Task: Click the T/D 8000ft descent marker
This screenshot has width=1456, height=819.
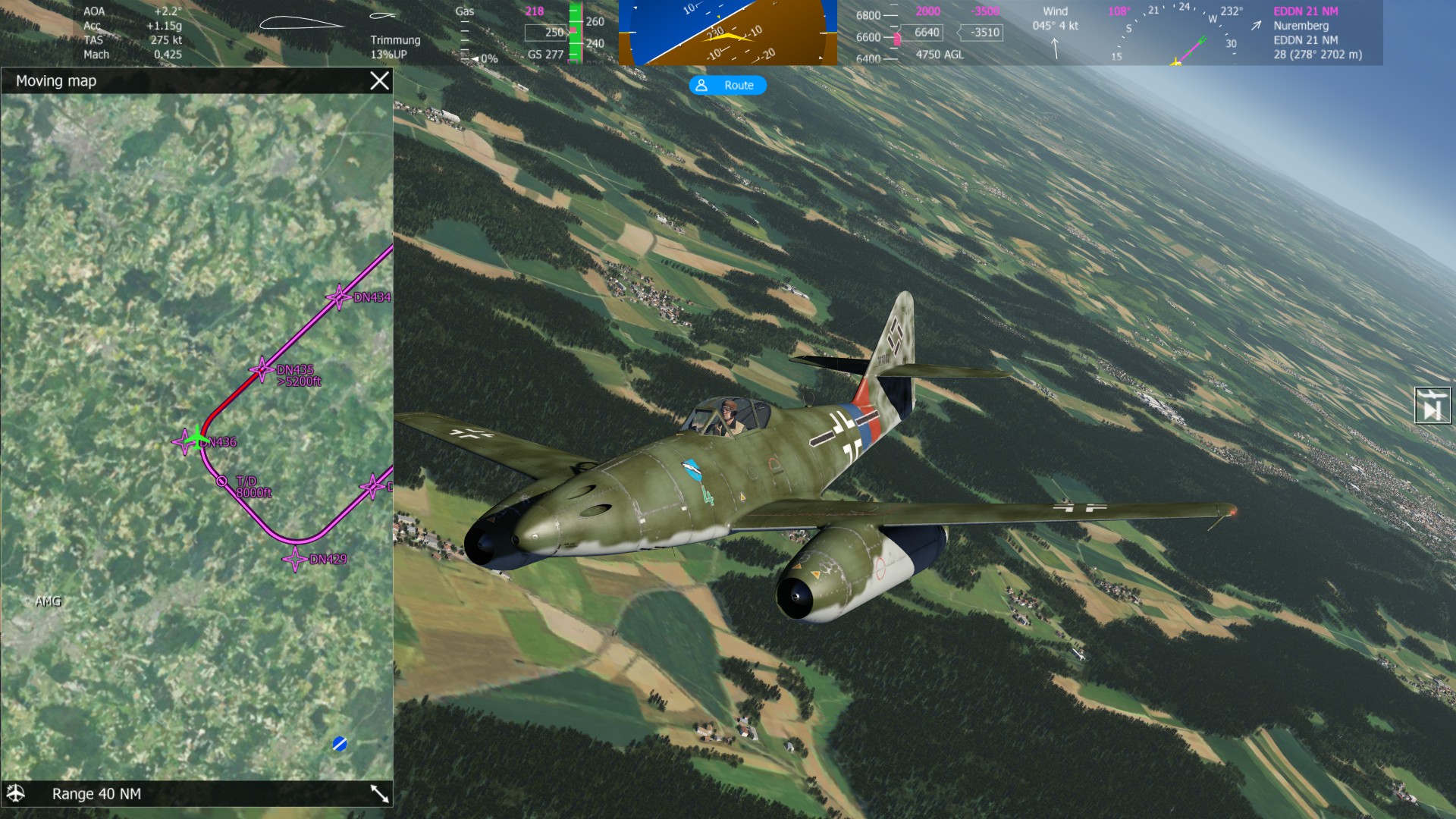Action: click(221, 481)
